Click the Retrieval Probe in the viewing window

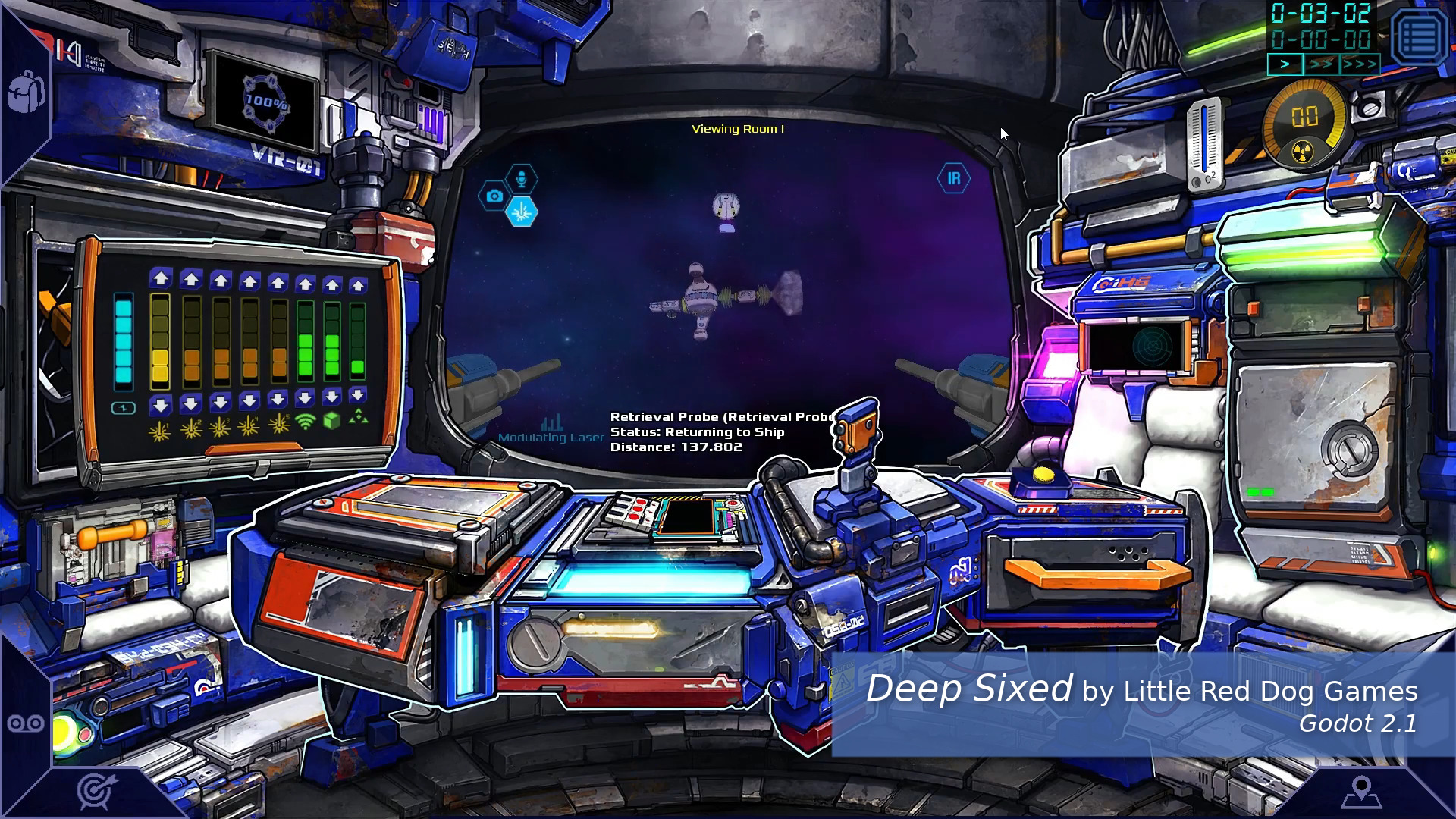pos(724,205)
